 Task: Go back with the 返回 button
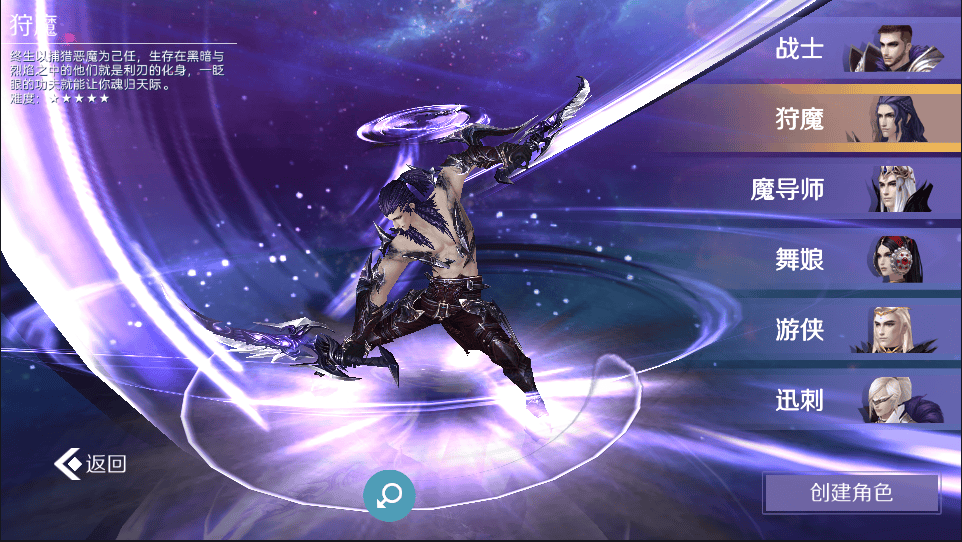point(92,464)
